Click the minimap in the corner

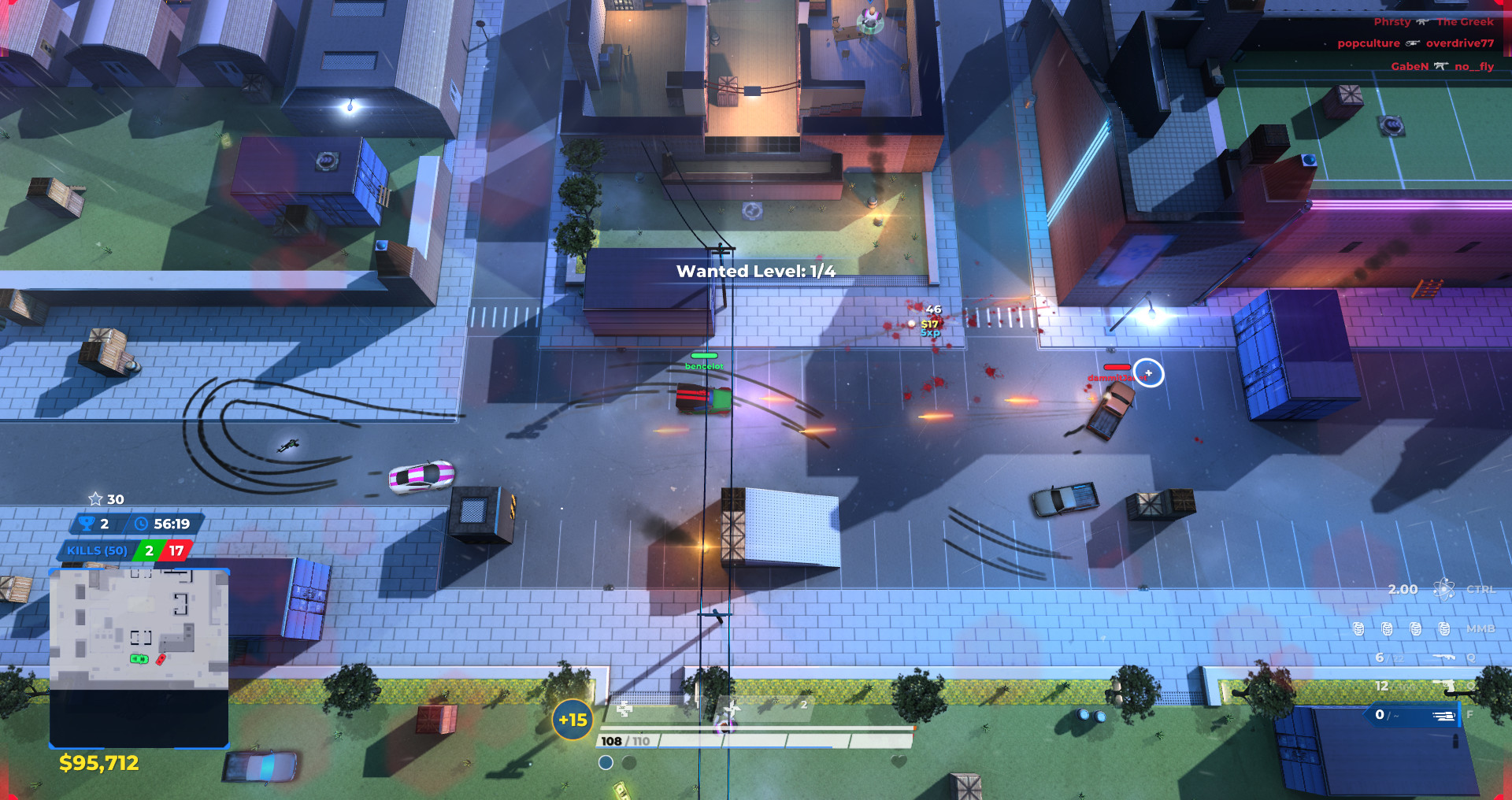[x=139, y=657]
